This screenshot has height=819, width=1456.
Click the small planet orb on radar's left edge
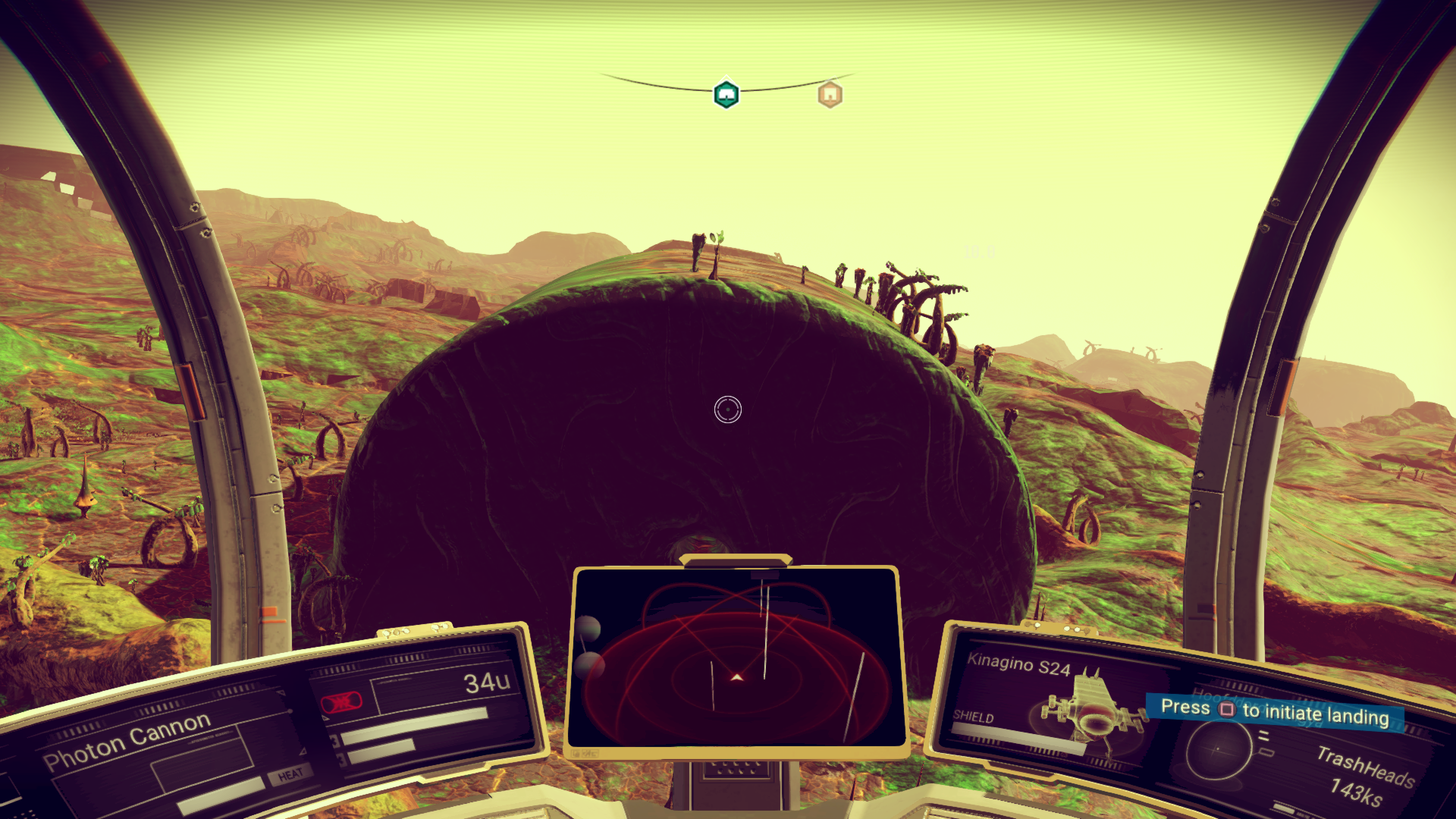(588, 628)
